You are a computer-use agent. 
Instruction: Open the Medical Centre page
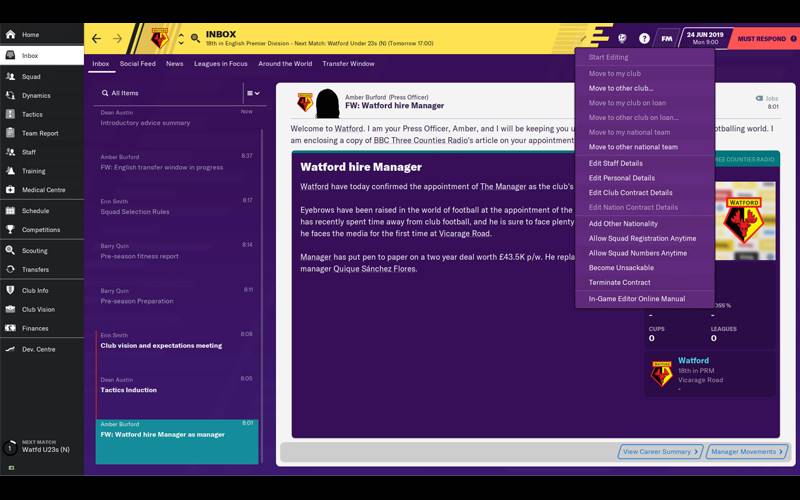[43, 190]
